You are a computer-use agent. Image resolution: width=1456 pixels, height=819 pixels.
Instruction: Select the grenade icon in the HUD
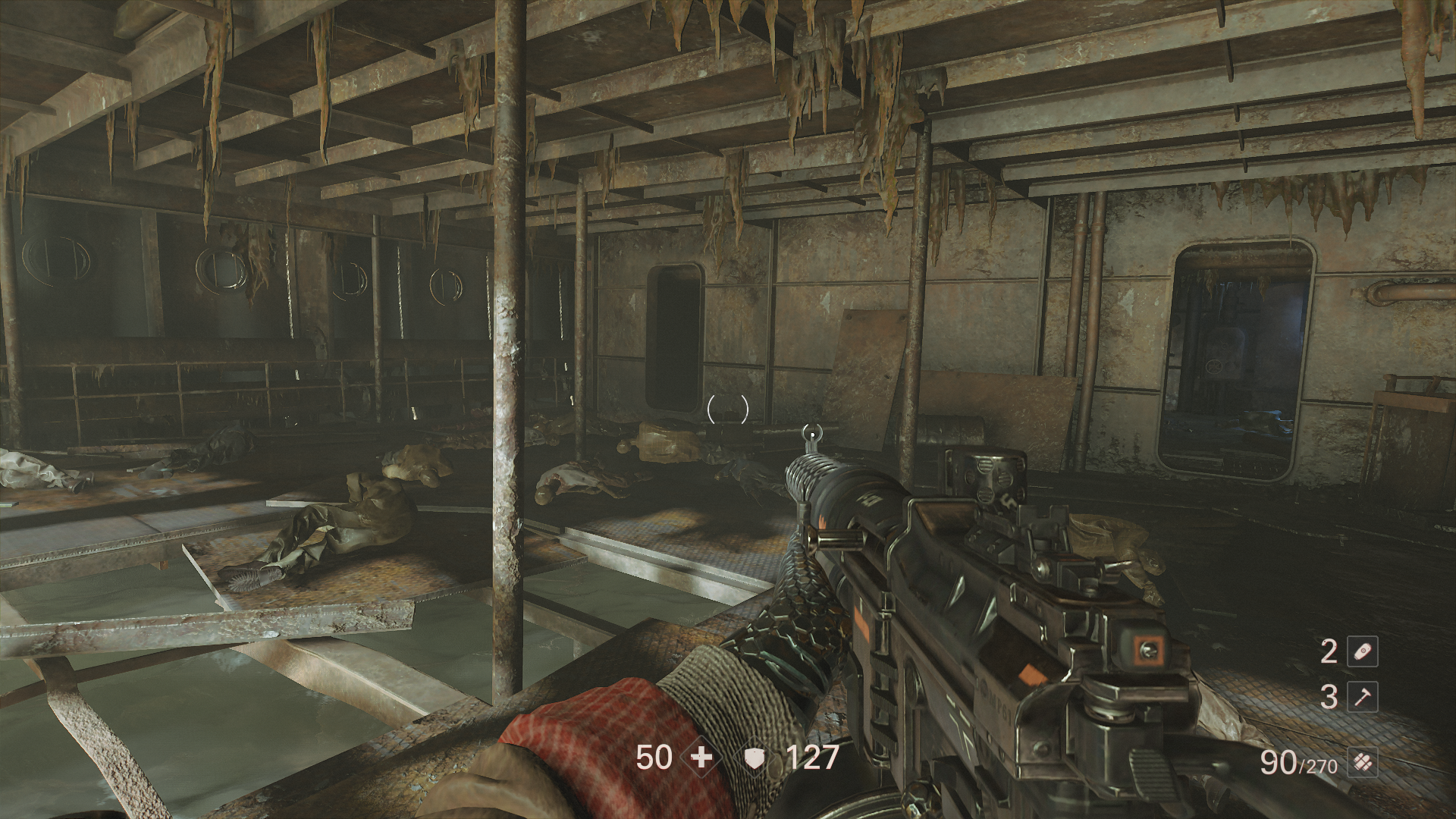tap(1361, 651)
